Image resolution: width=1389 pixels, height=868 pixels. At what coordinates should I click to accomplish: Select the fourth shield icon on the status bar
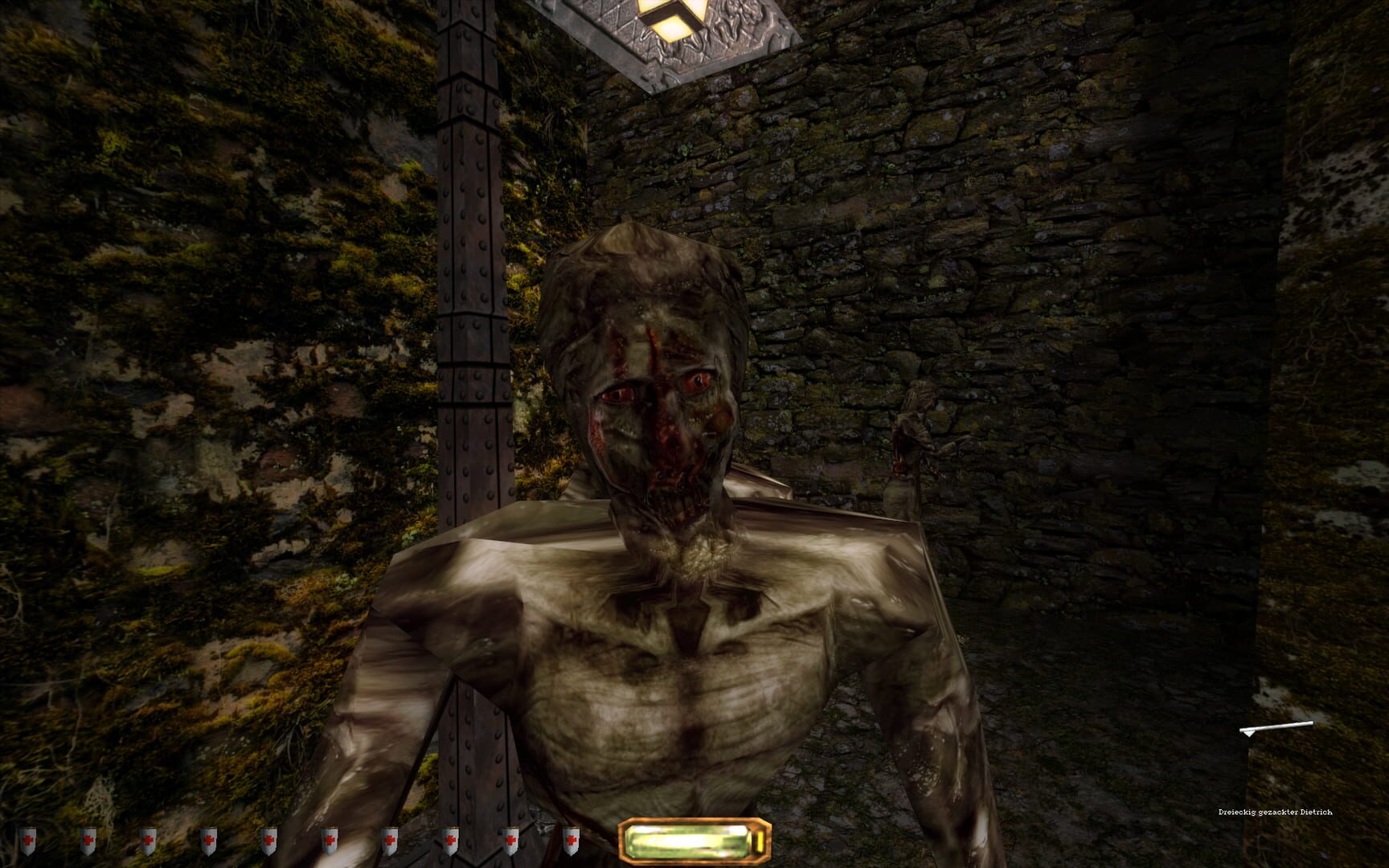point(210,838)
